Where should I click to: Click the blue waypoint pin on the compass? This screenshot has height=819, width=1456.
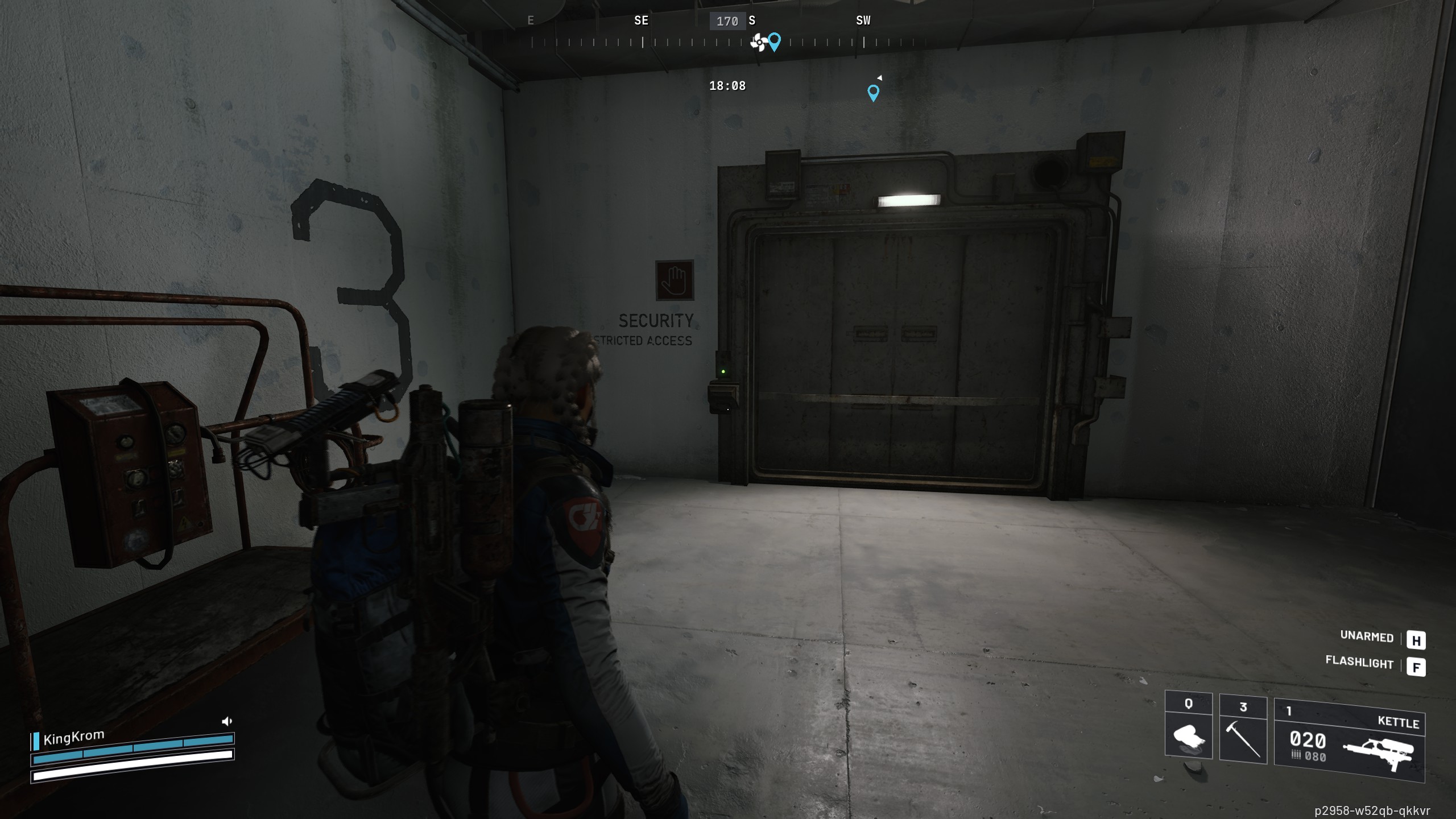point(775,42)
